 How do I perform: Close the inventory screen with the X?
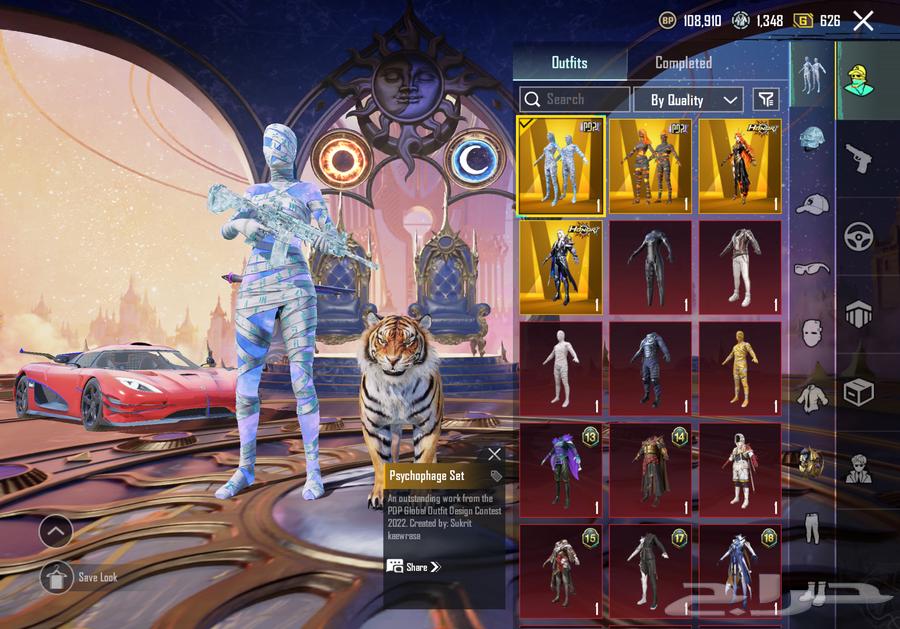863,20
